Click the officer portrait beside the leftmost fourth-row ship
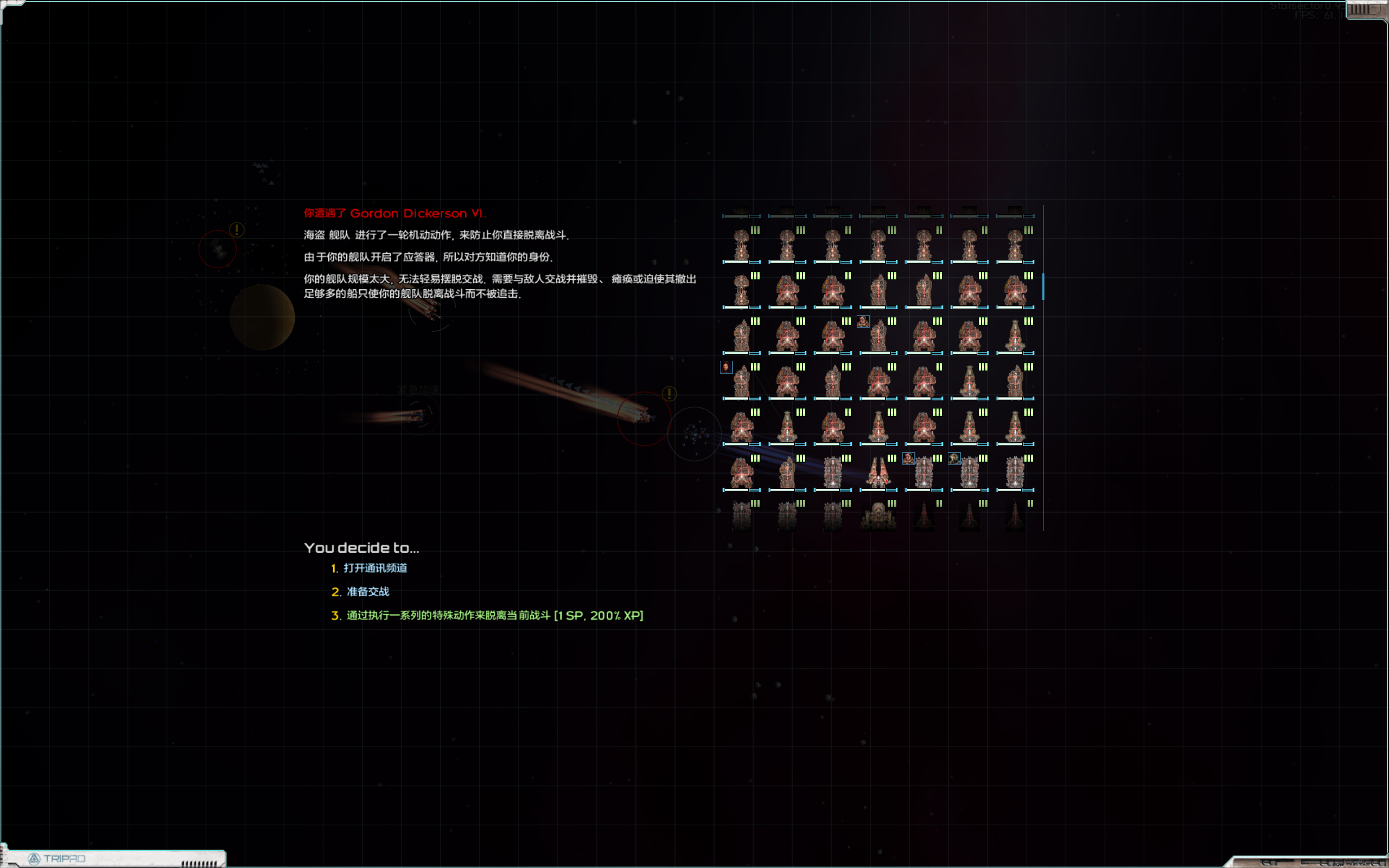1389x868 pixels. [x=726, y=367]
